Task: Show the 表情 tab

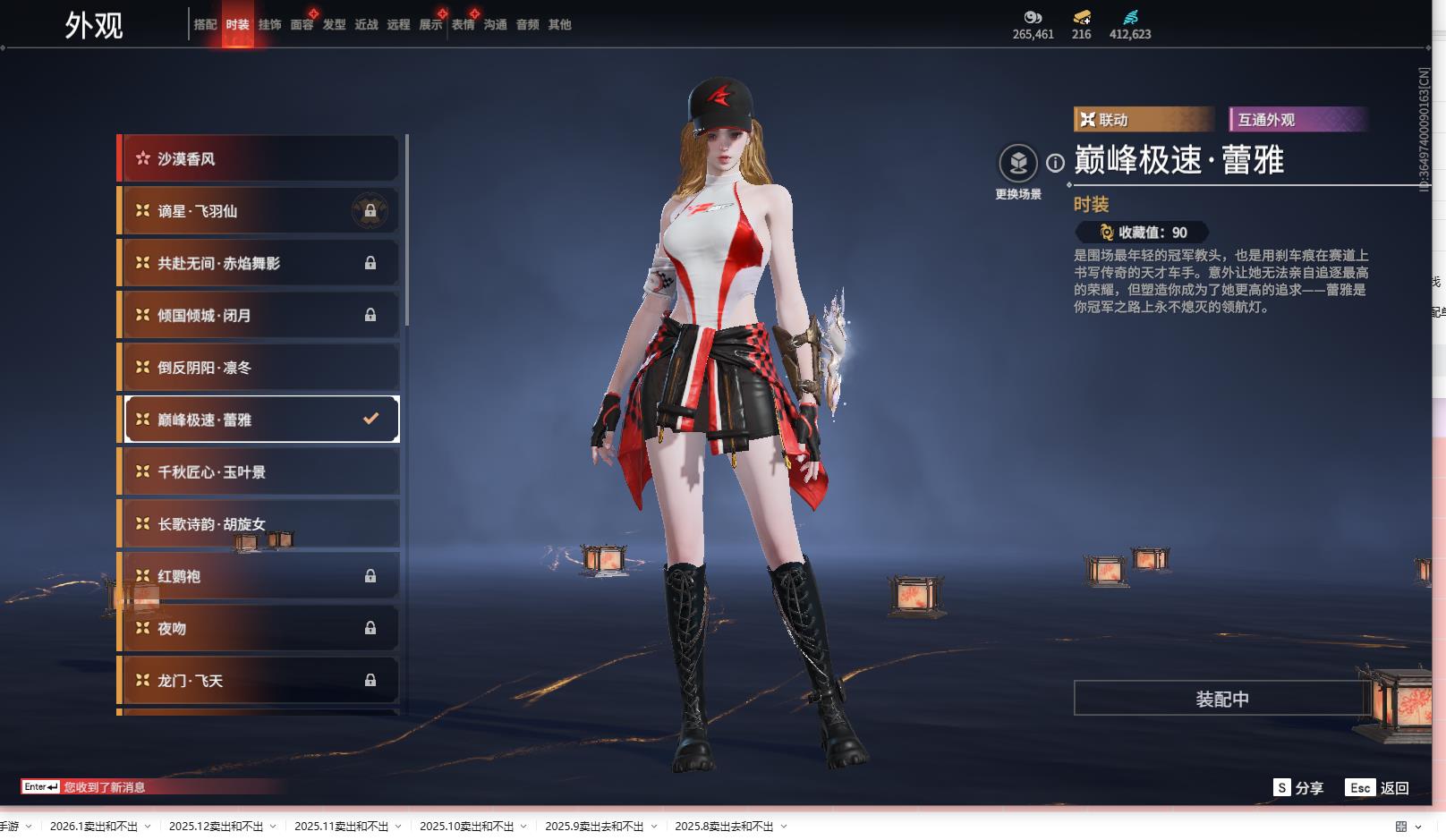Action: (x=463, y=25)
